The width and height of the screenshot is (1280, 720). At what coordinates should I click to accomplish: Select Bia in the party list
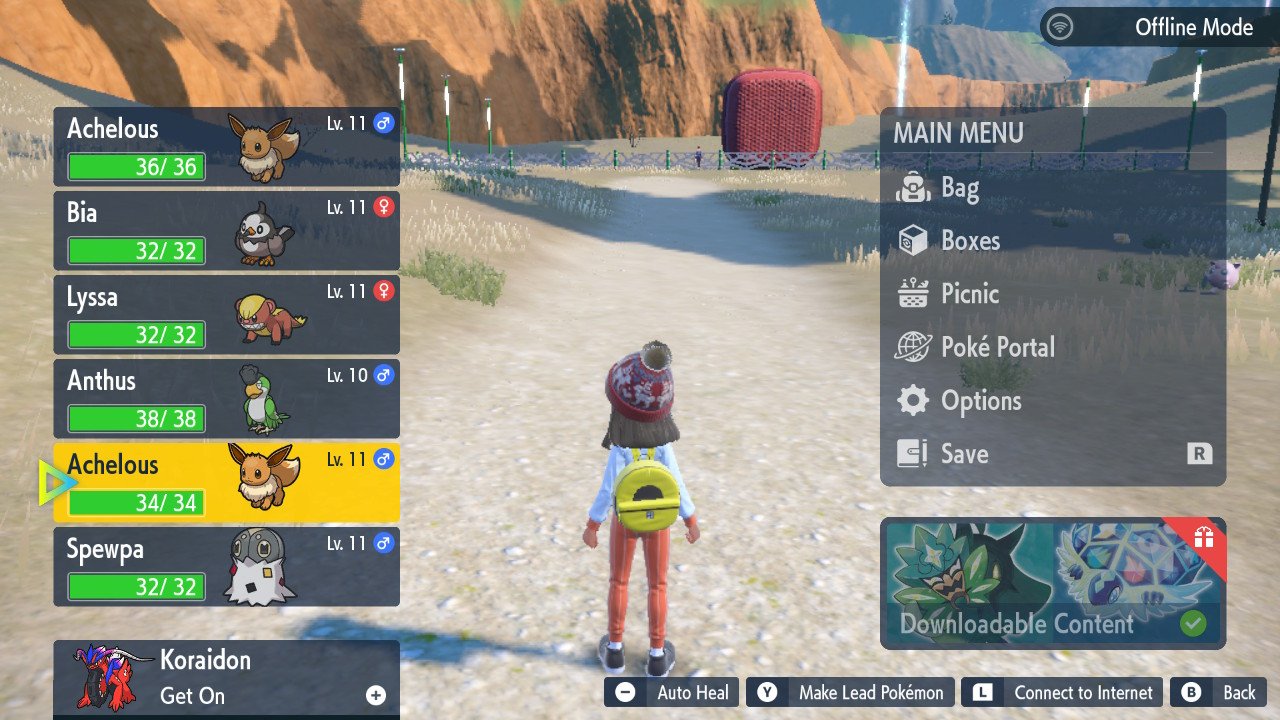[226, 231]
